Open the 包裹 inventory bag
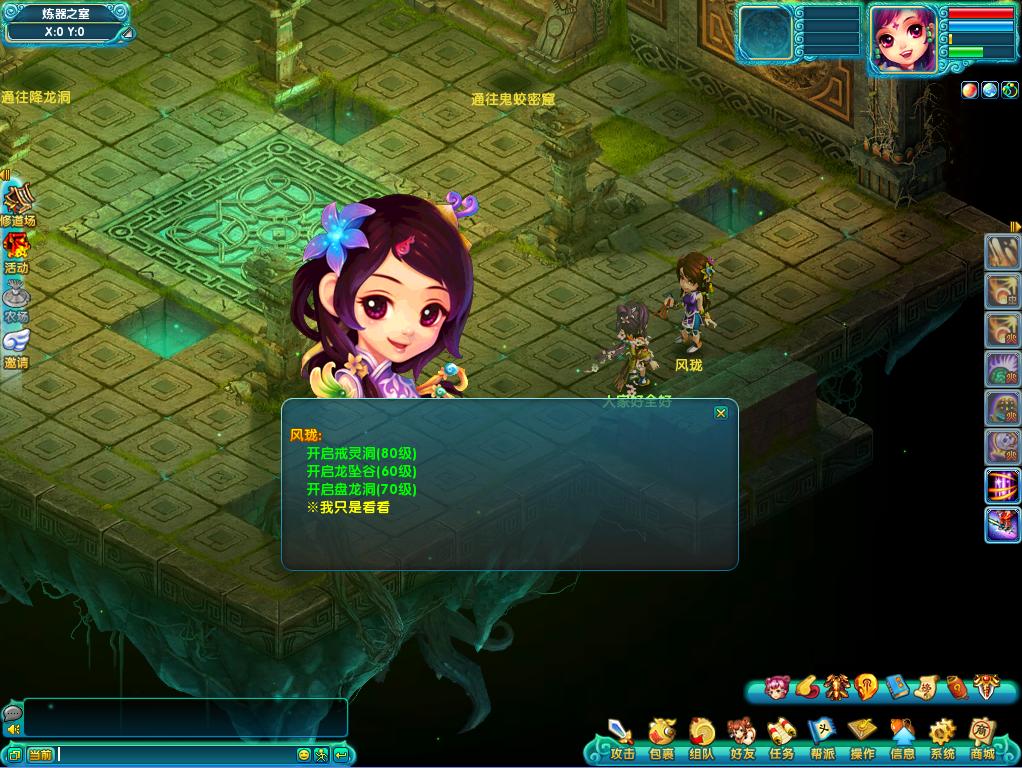The image size is (1022, 768). 662,741
